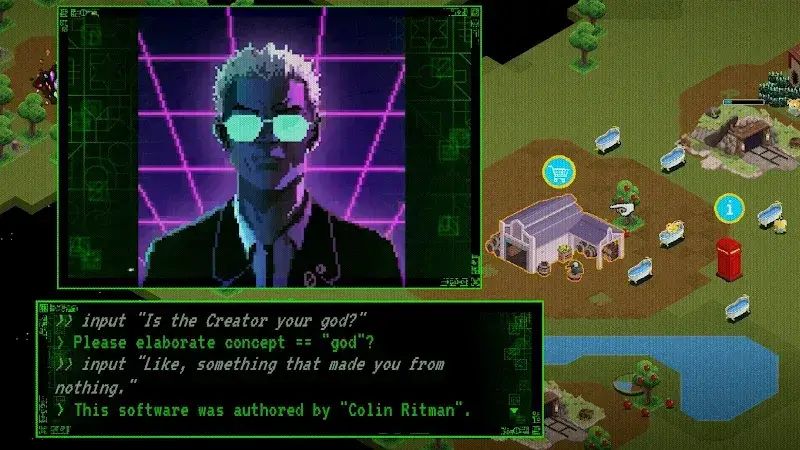Advance dialogue with the green down arrow
This screenshot has height=450, width=800.
(x=515, y=411)
